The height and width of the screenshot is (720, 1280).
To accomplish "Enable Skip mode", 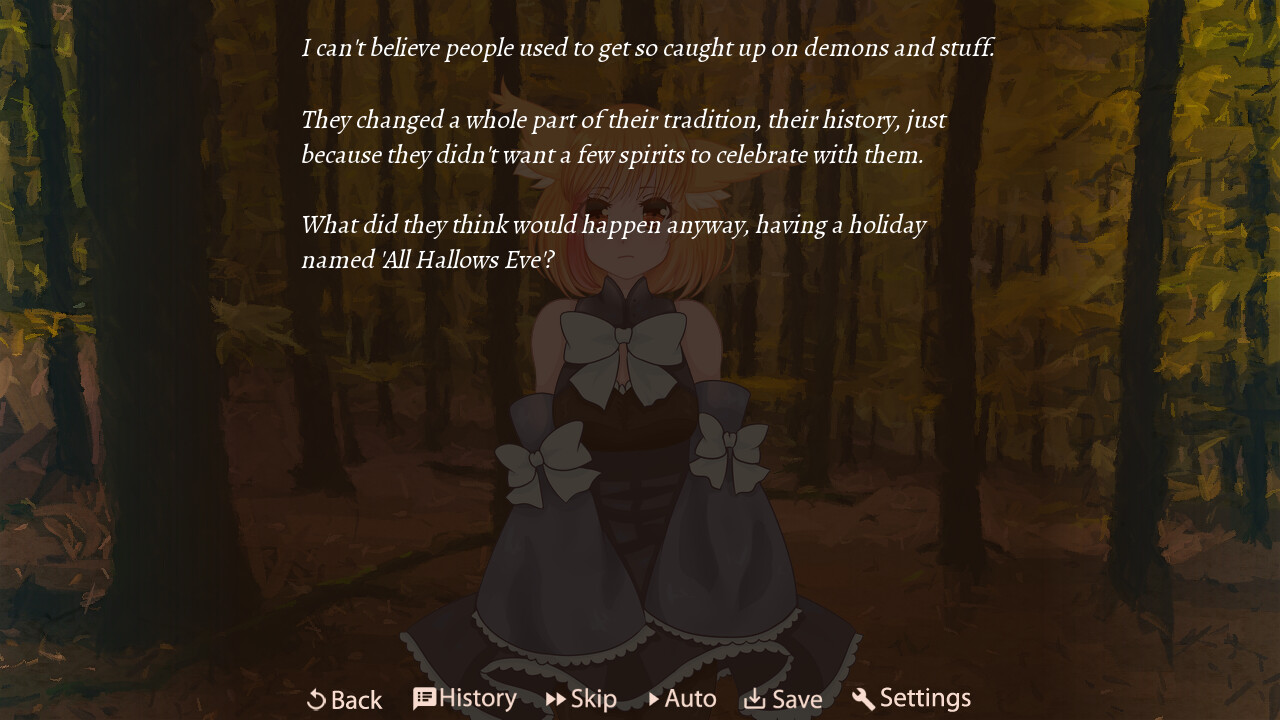I will (x=582, y=699).
